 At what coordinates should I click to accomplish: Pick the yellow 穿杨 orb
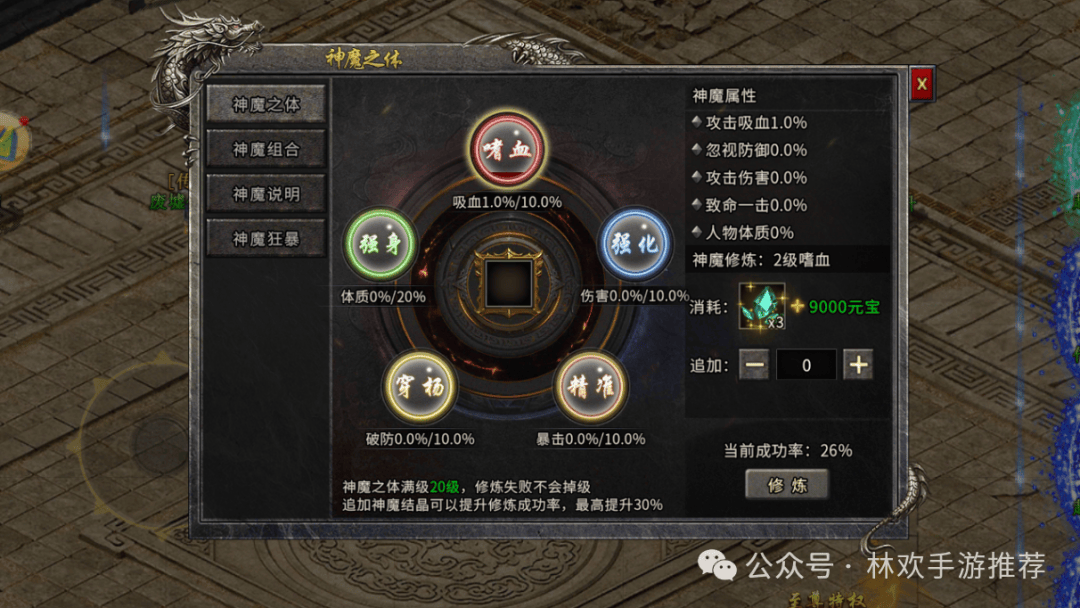click(x=420, y=388)
